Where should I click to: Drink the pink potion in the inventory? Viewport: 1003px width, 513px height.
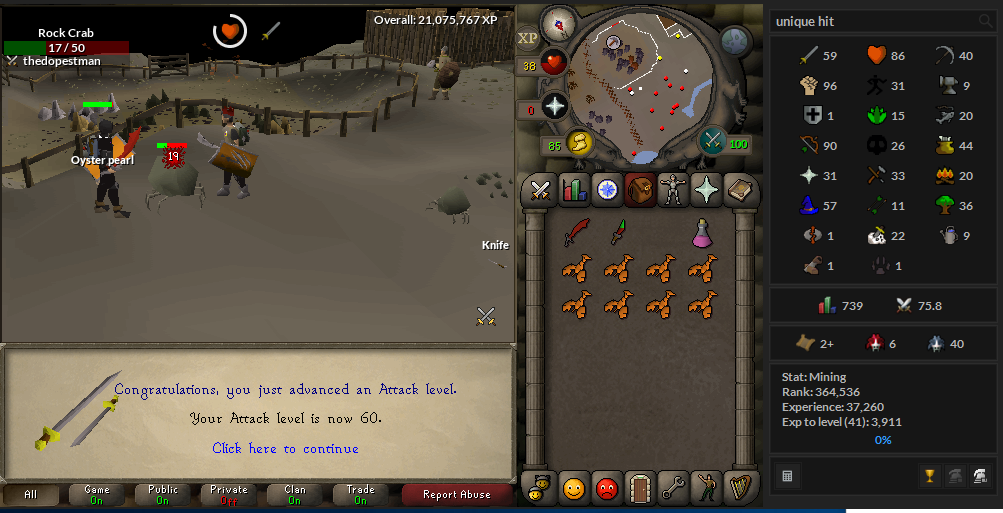(x=703, y=232)
